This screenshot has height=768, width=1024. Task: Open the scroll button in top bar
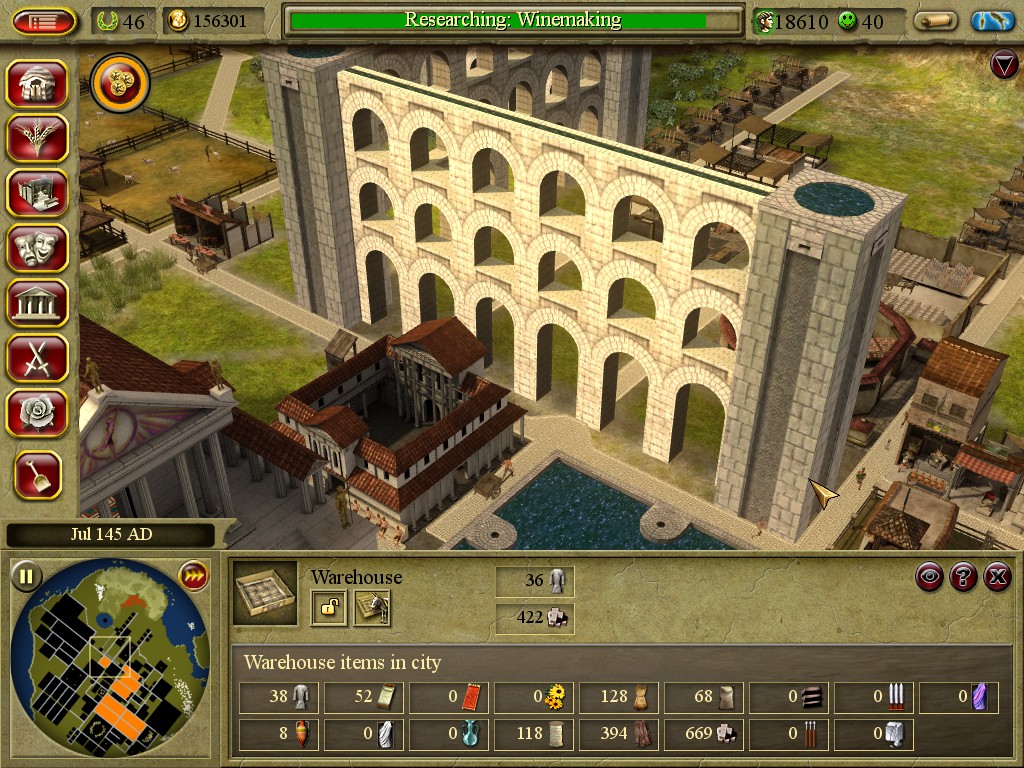pyautogui.click(x=936, y=21)
